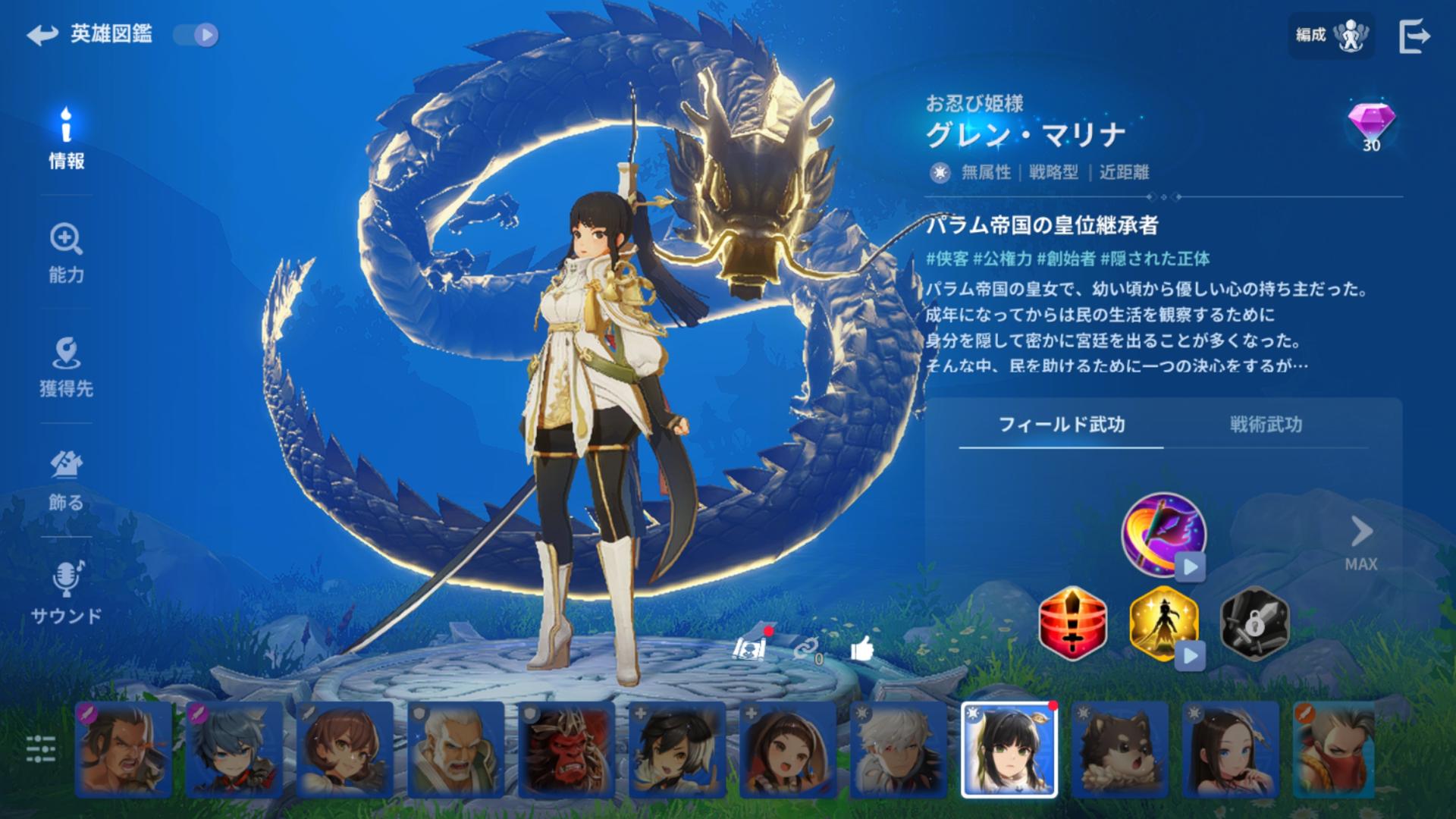Select the 情報 info section
1456x819 pixels.
click(67, 139)
